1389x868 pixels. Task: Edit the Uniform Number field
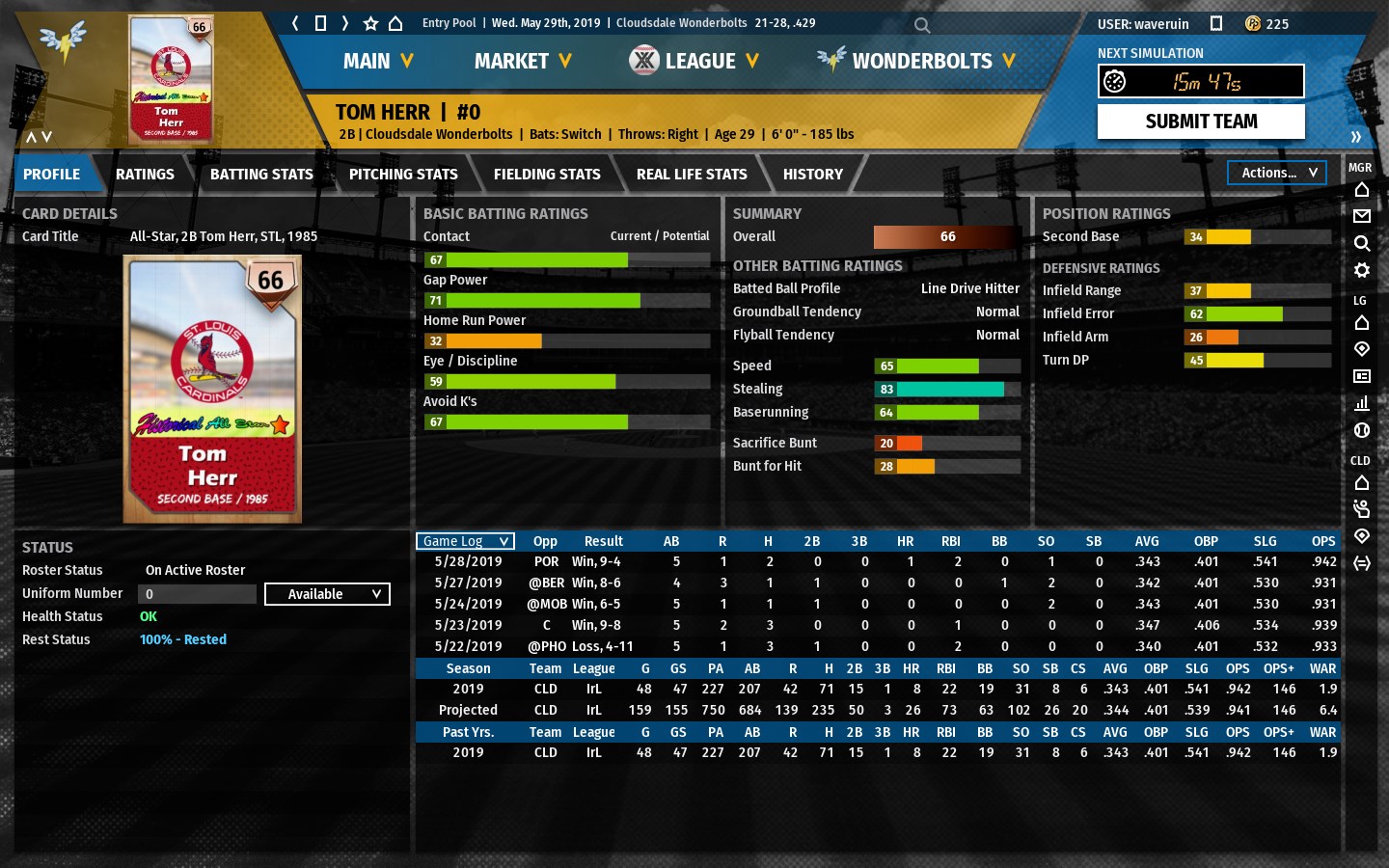tap(197, 594)
